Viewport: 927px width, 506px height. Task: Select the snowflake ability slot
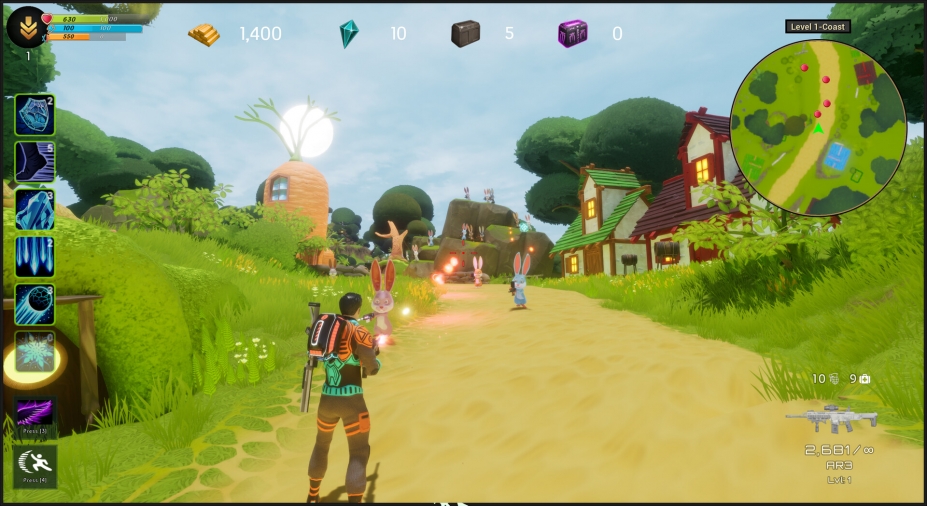point(35,353)
